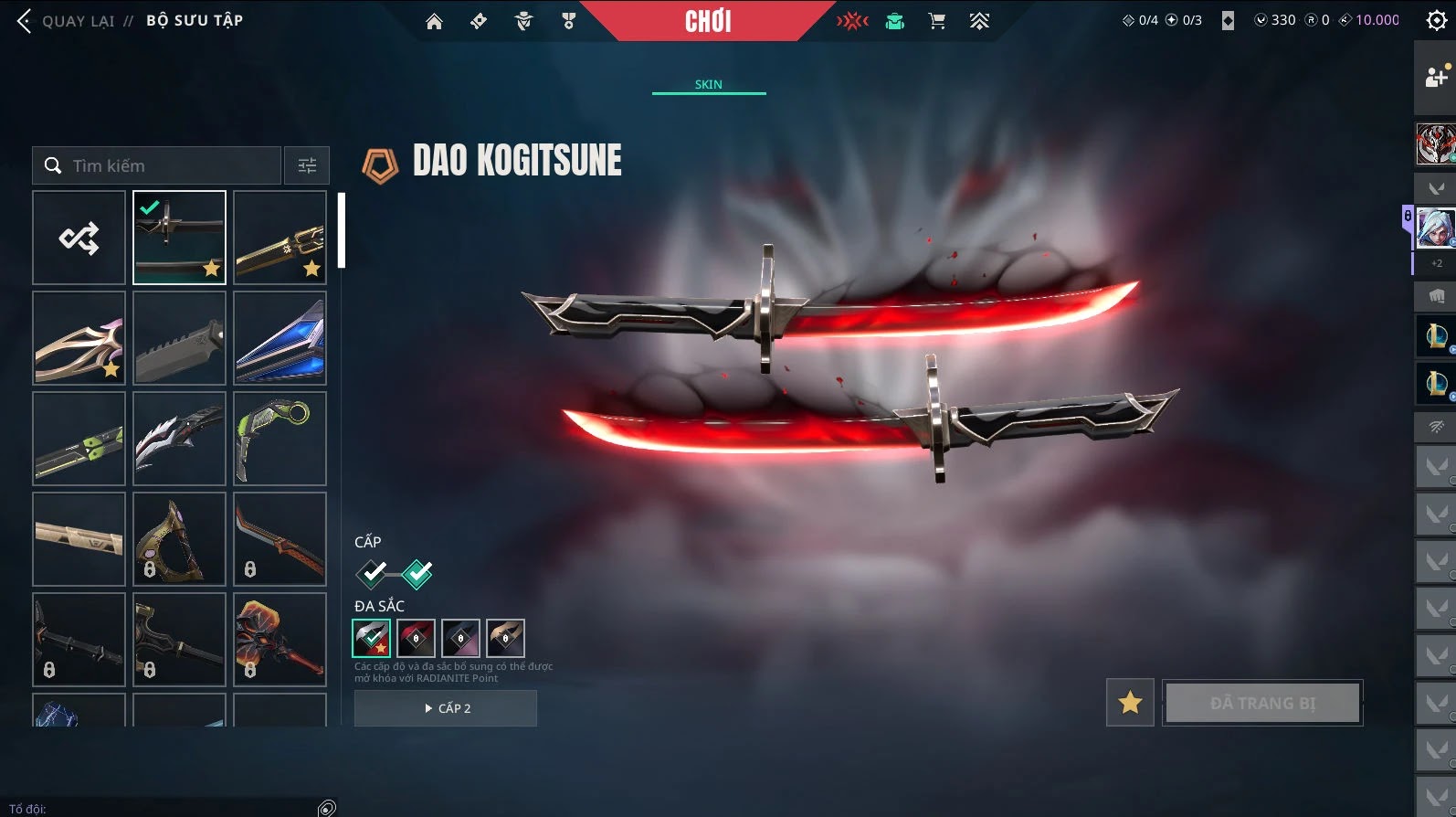
Task: Select the random shuffle skin tile
Action: point(79,238)
